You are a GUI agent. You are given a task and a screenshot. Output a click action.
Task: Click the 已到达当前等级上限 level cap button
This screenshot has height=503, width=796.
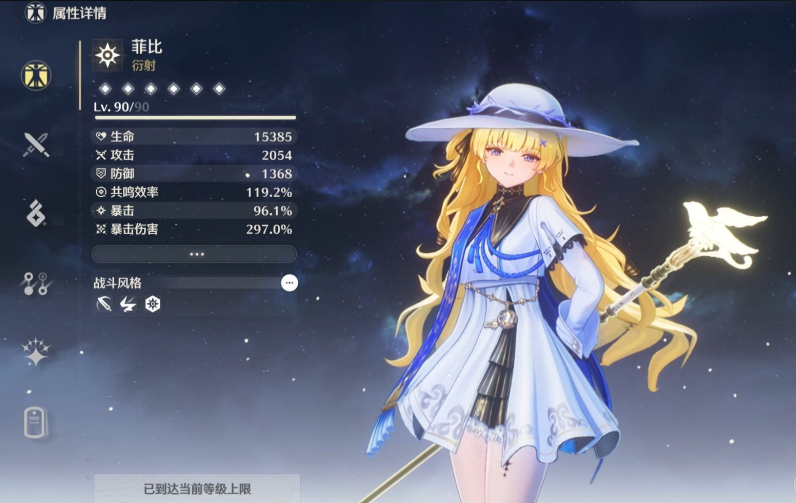click(x=197, y=489)
